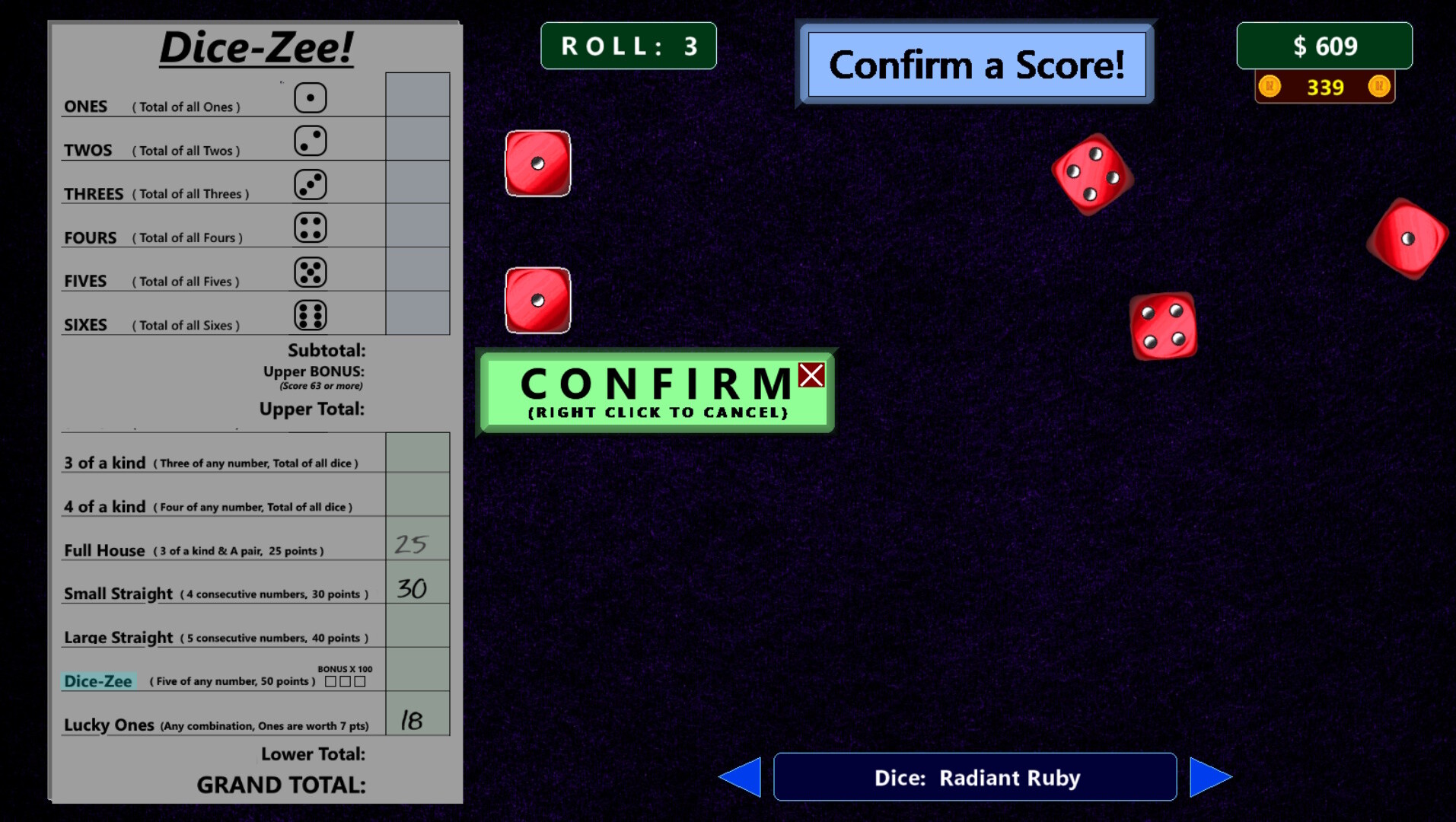This screenshot has width=1456, height=822.
Task: Click the red die at the far right edge
Action: pos(1407,240)
